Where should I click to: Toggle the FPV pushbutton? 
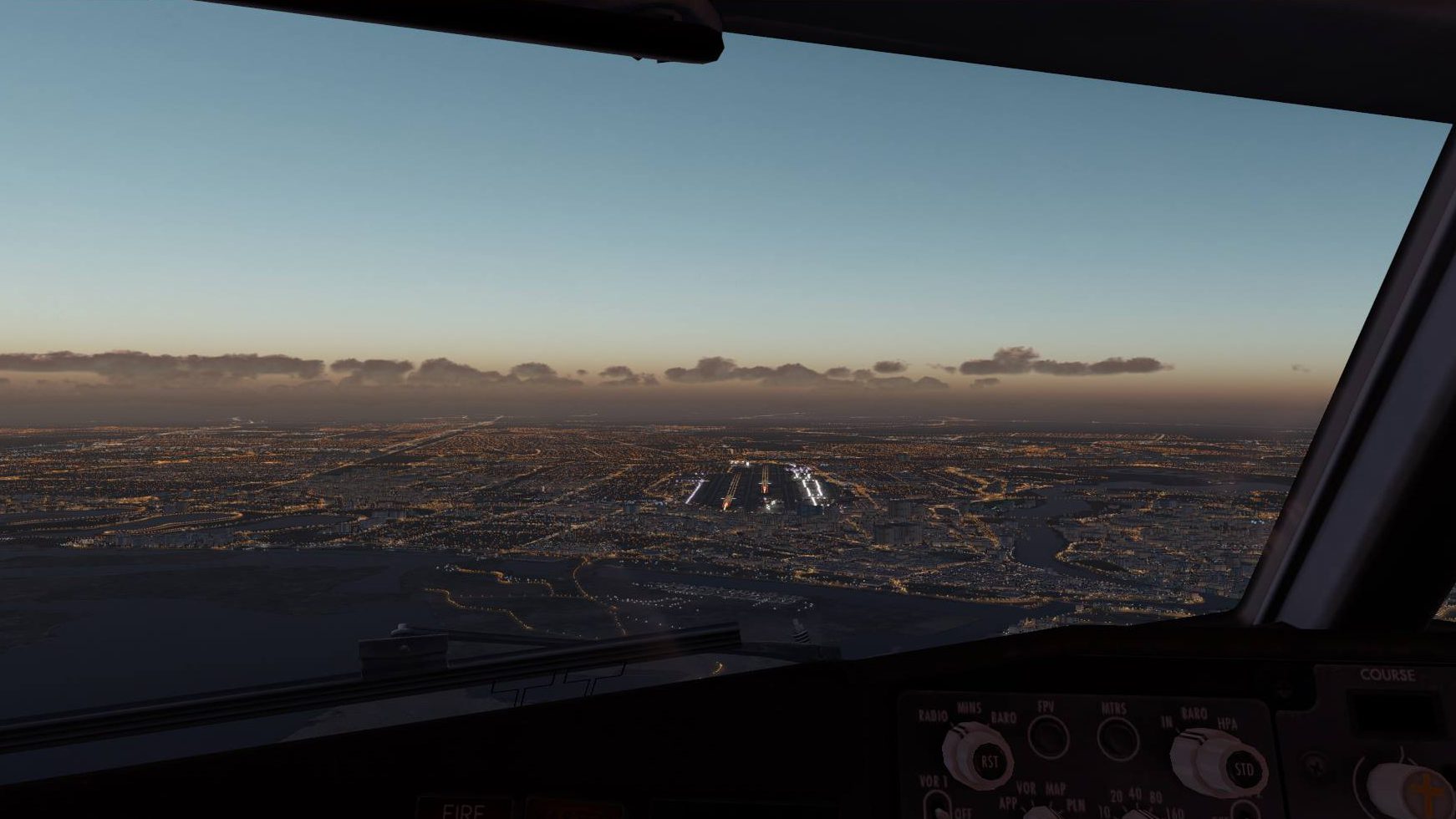click(1048, 737)
